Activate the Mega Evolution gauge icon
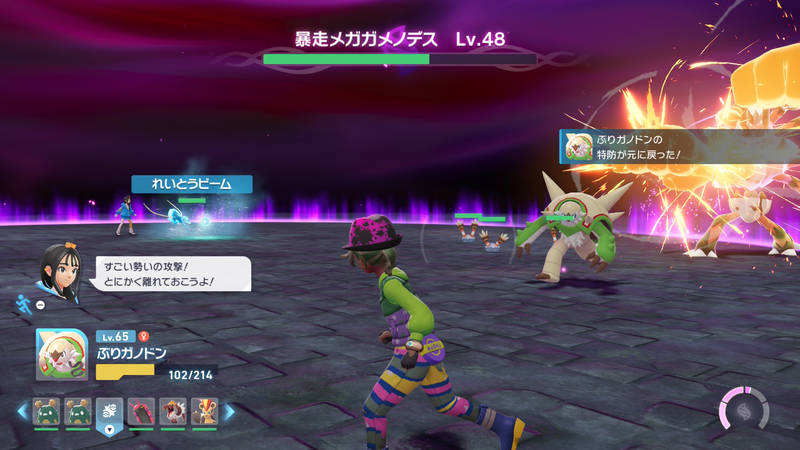This screenshot has height=450, width=800. (744, 411)
